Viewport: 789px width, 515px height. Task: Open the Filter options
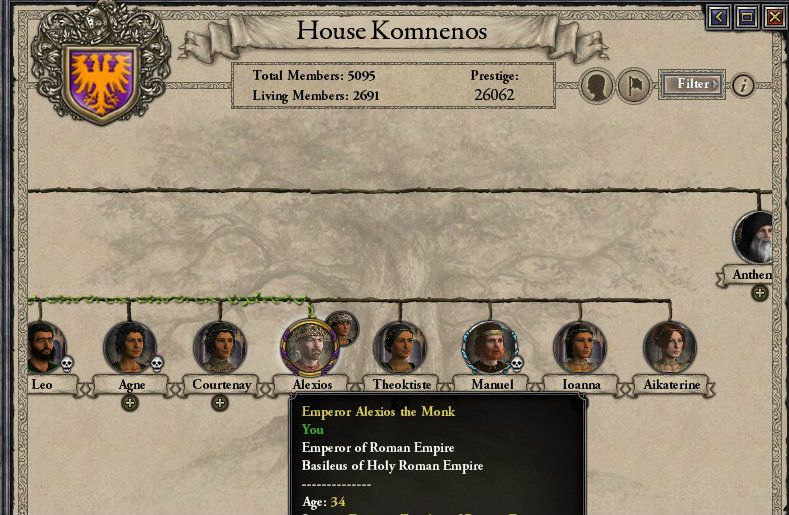coord(692,85)
